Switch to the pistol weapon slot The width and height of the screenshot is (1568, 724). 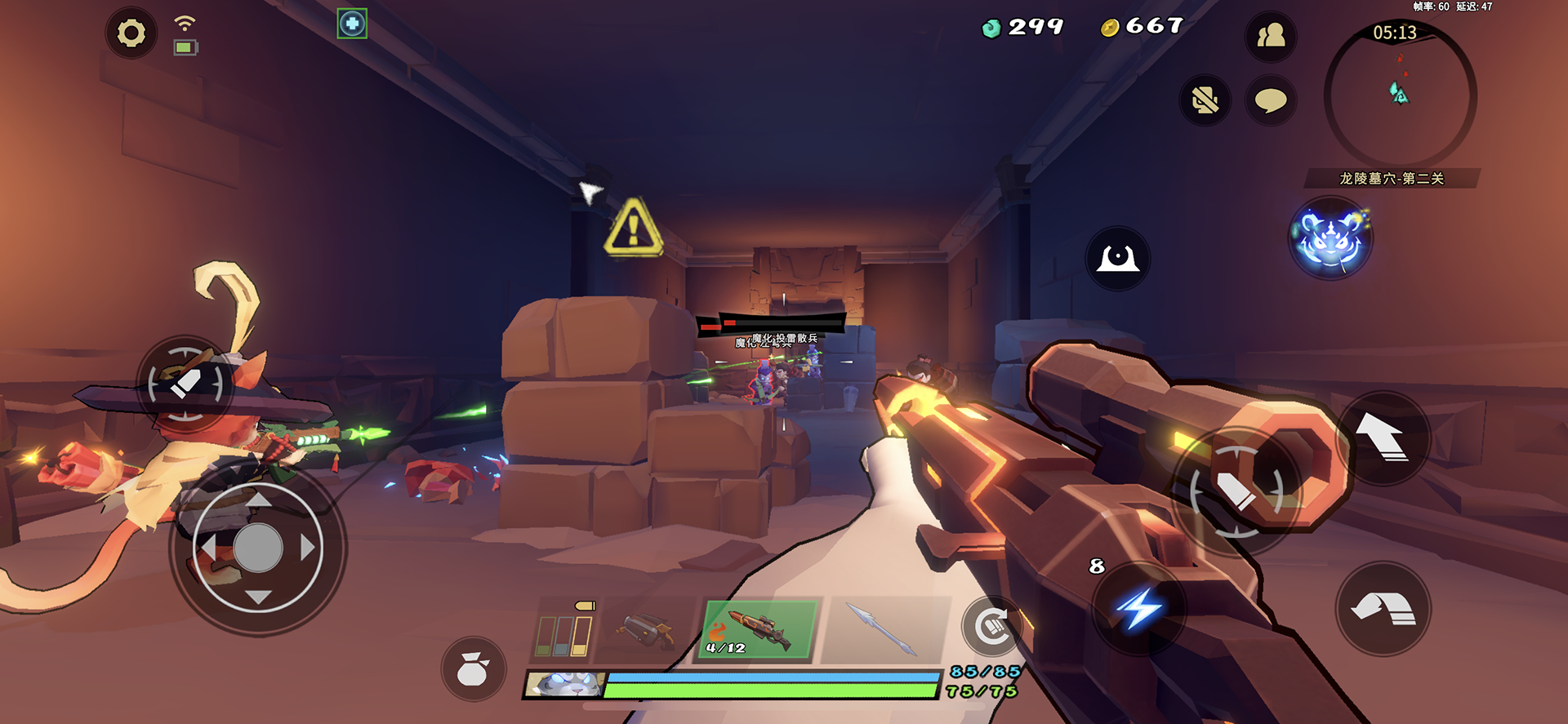coord(645,630)
